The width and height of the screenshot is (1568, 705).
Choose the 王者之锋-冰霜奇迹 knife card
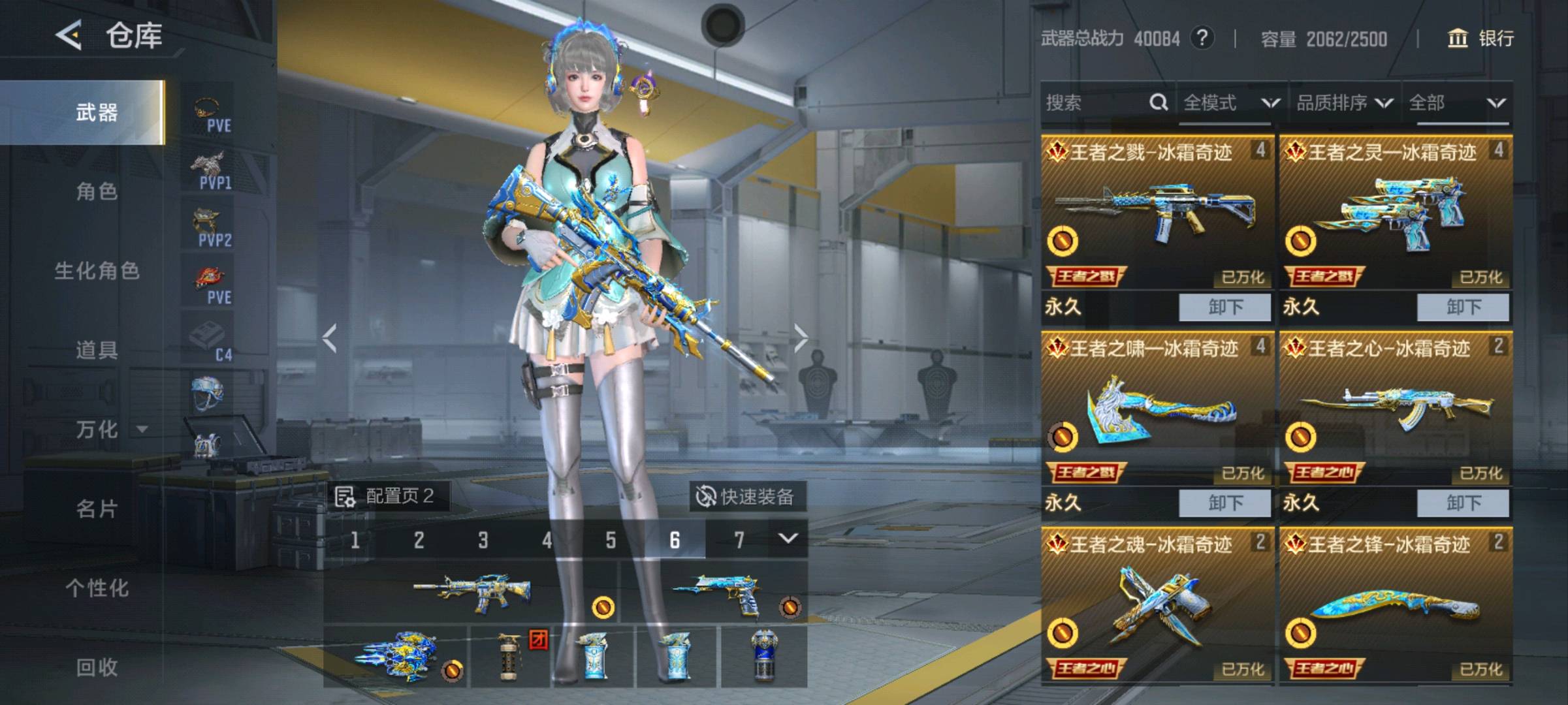(x=1395, y=604)
